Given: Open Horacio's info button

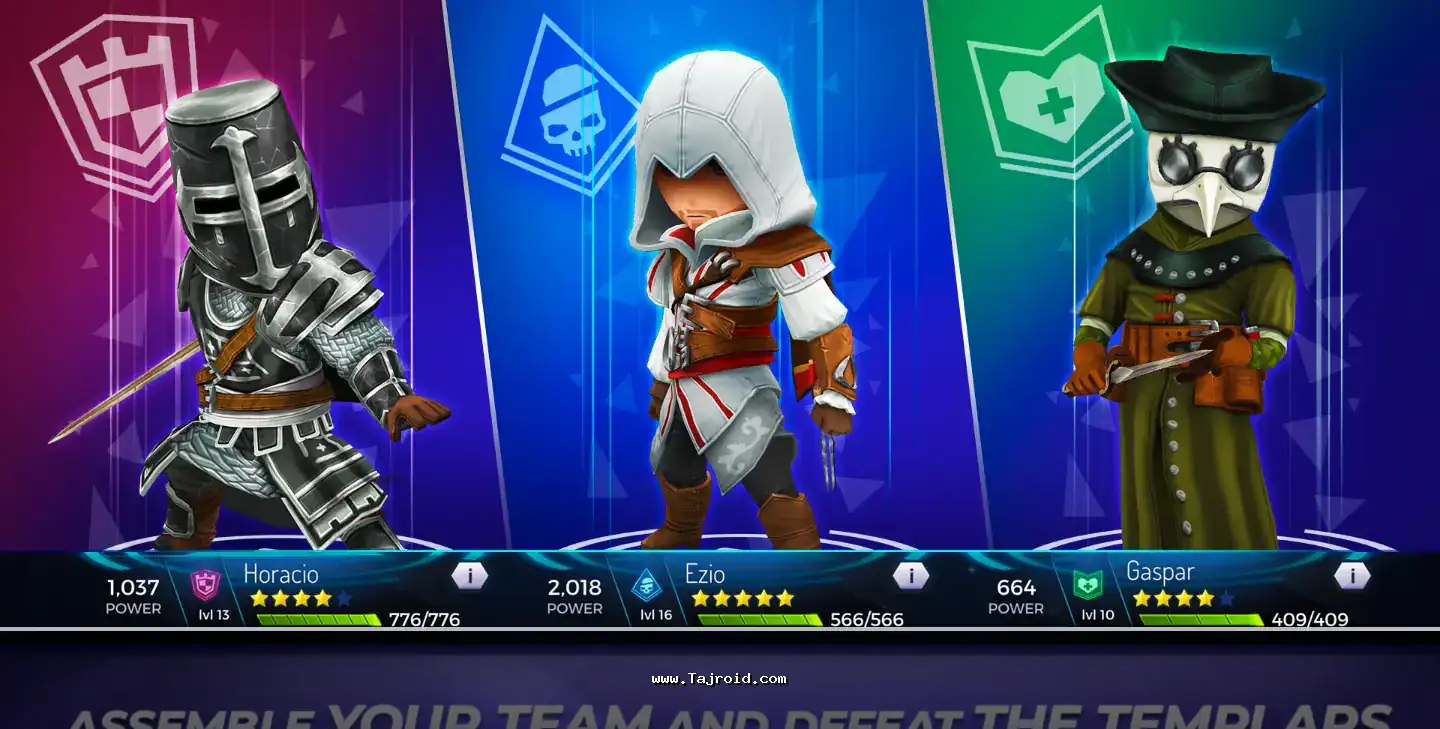Looking at the screenshot, I should (469, 576).
